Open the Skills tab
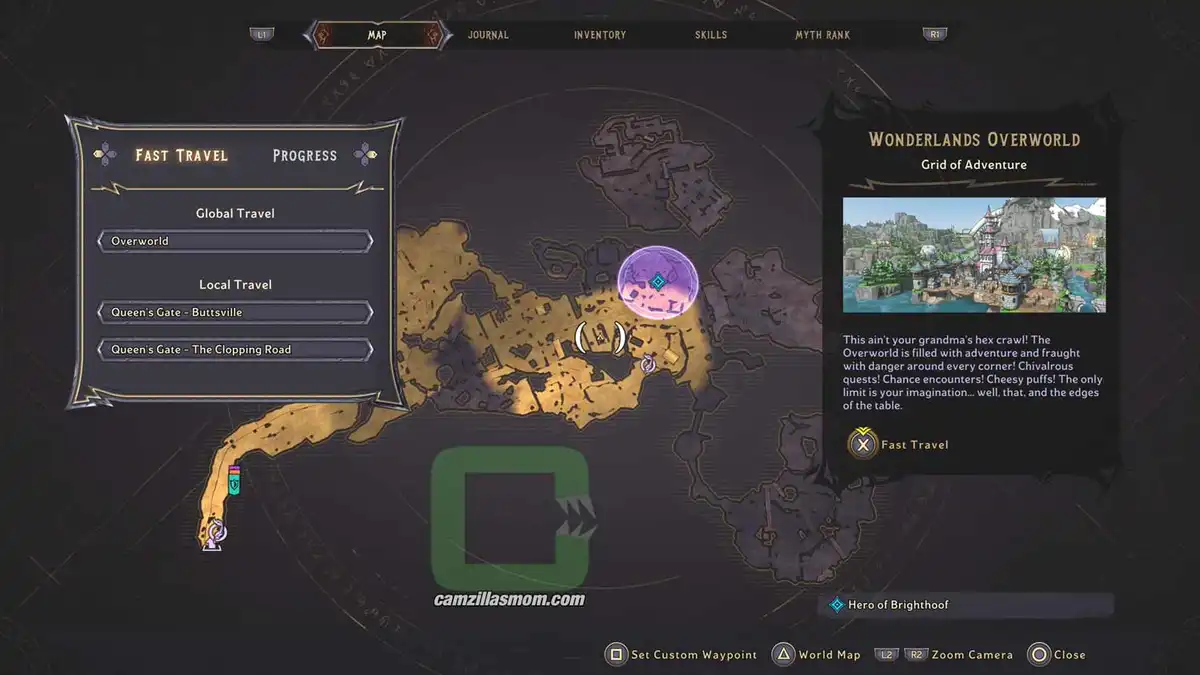Viewport: 1200px width, 675px height. pos(711,35)
